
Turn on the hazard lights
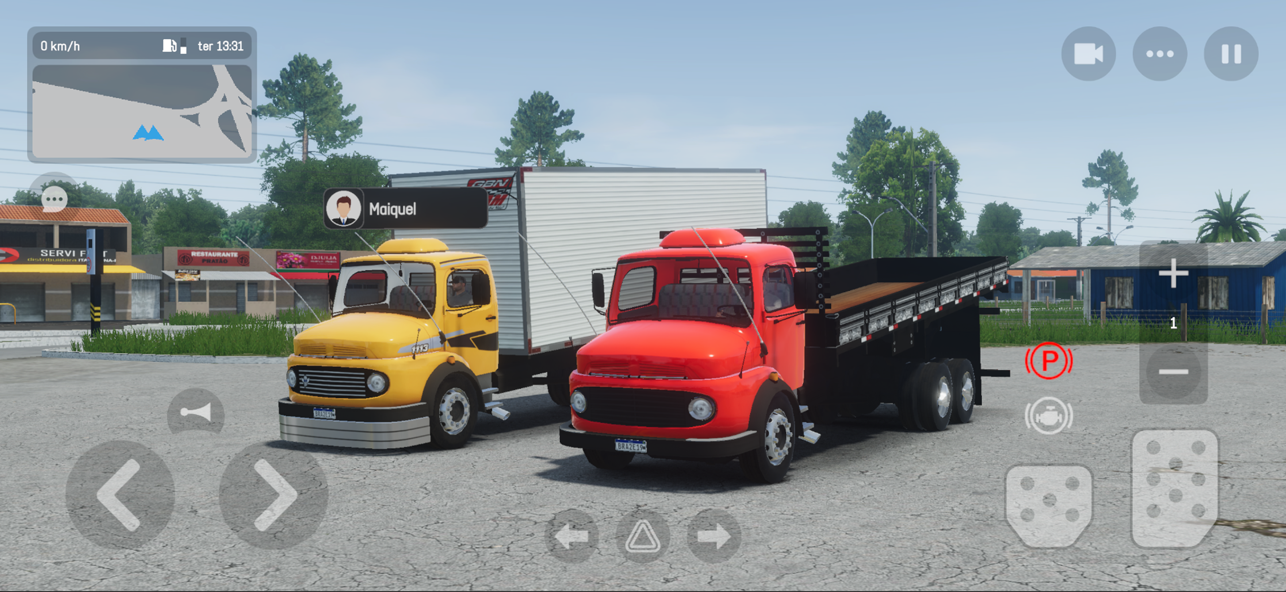click(642, 537)
